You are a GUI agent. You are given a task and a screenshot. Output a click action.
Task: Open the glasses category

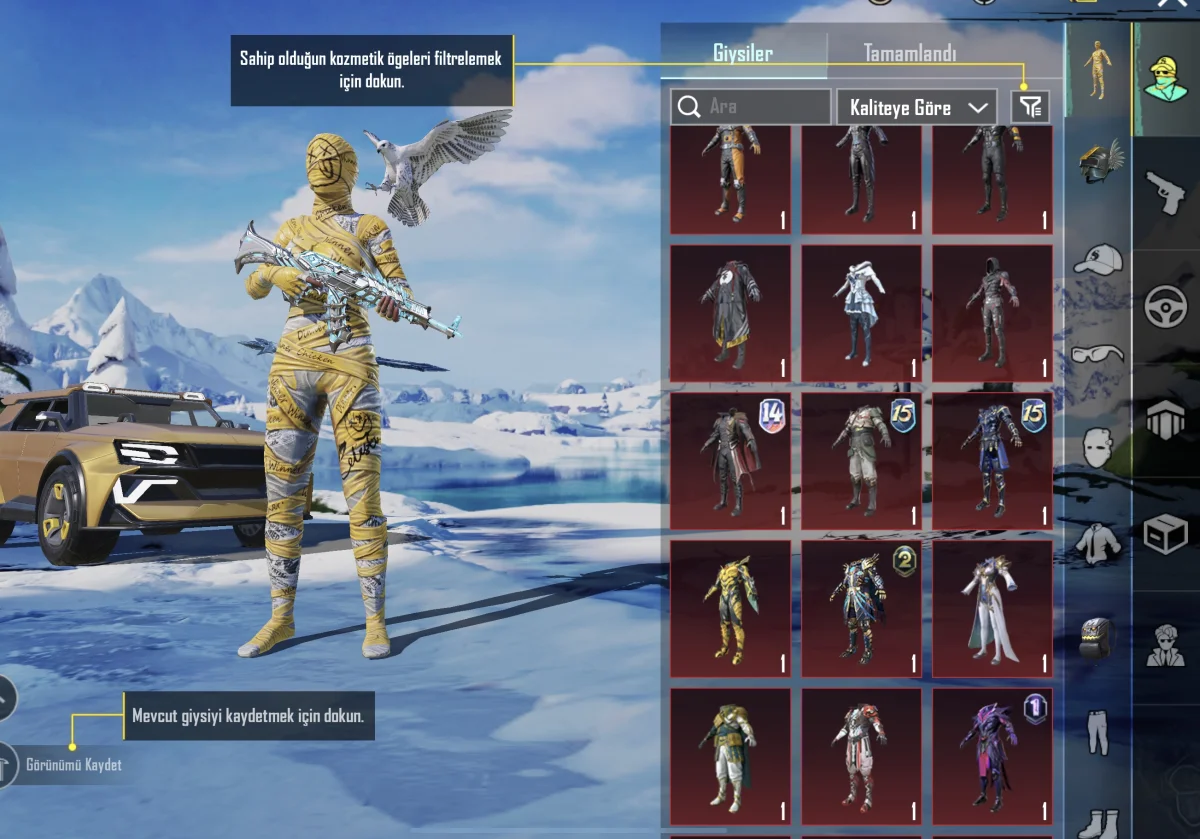point(1097,353)
